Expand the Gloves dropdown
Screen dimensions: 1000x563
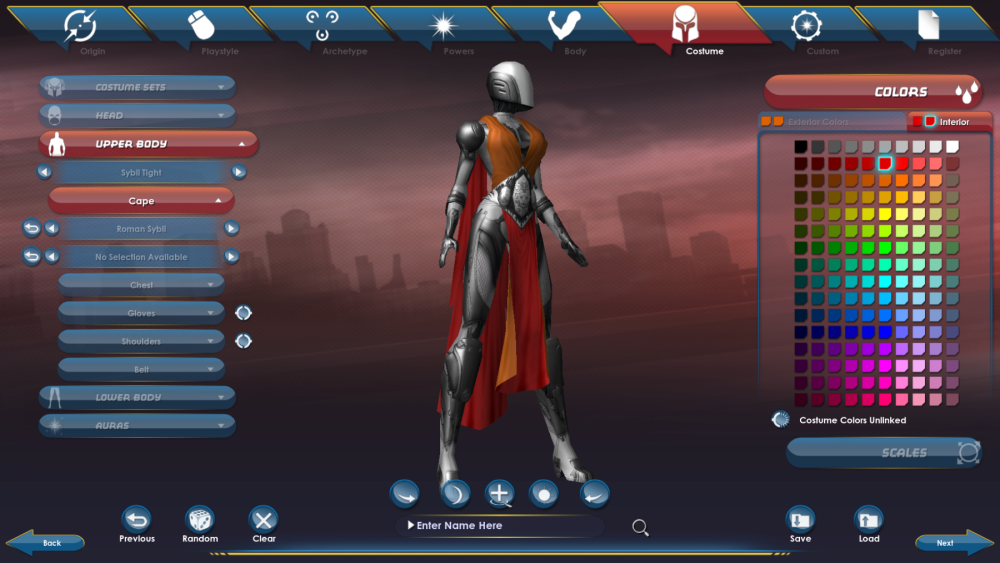click(141, 313)
